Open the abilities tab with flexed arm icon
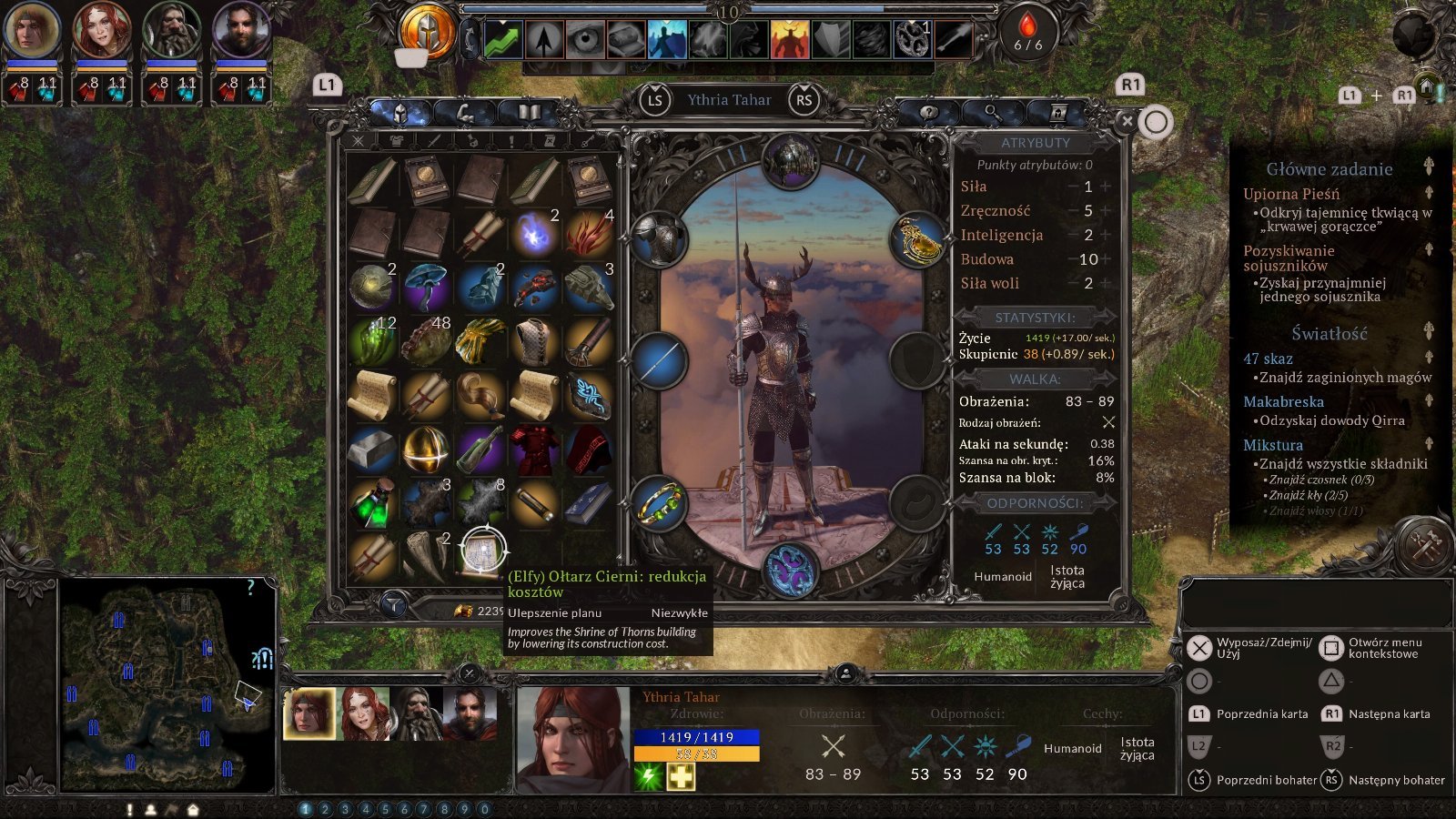The image size is (1456, 819). pyautogui.click(x=465, y=113)
